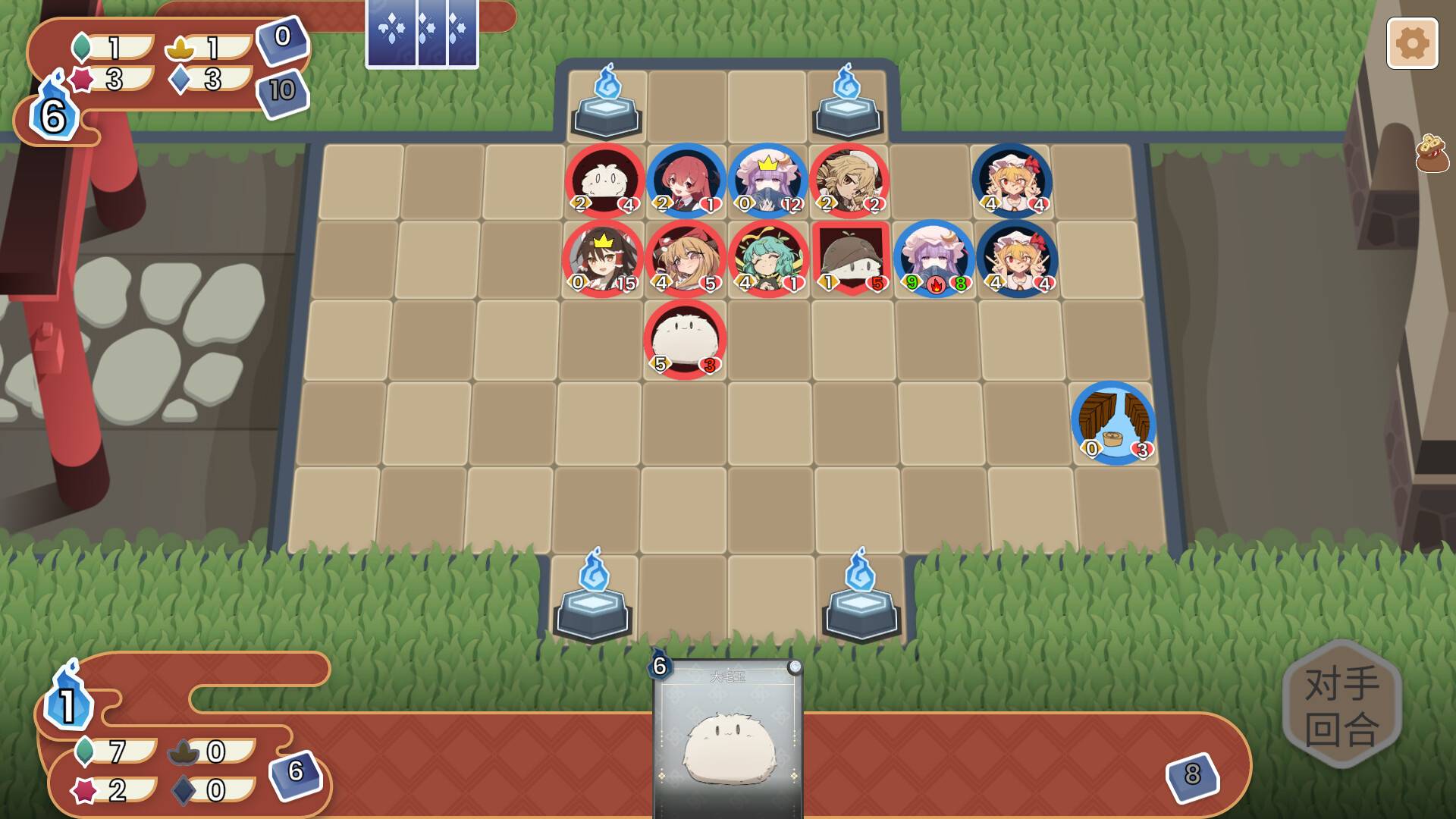The image size is (1456, 819).
Task: Click the leftmost face-down card at top
Action: (x=390, y=36)
